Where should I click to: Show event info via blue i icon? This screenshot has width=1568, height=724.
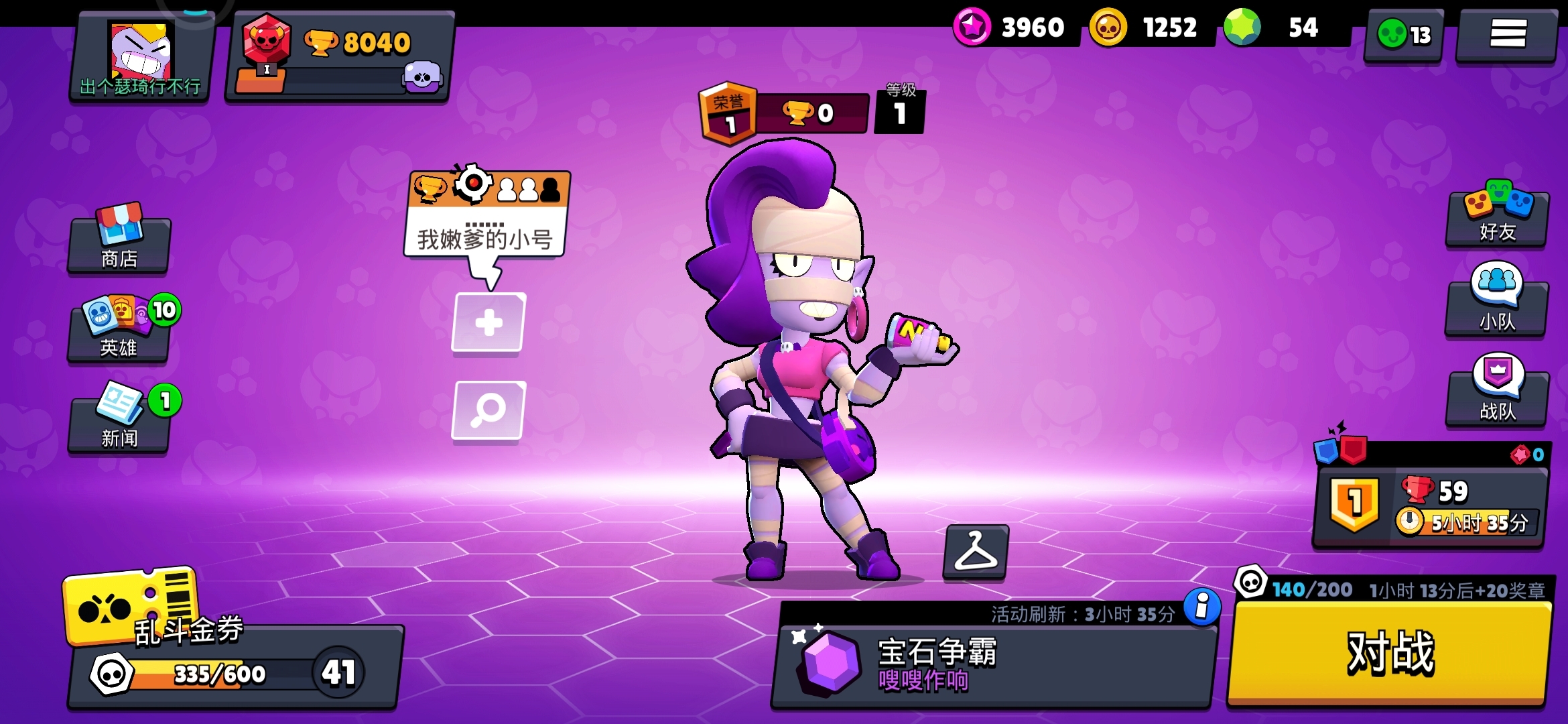(1202, 607)
